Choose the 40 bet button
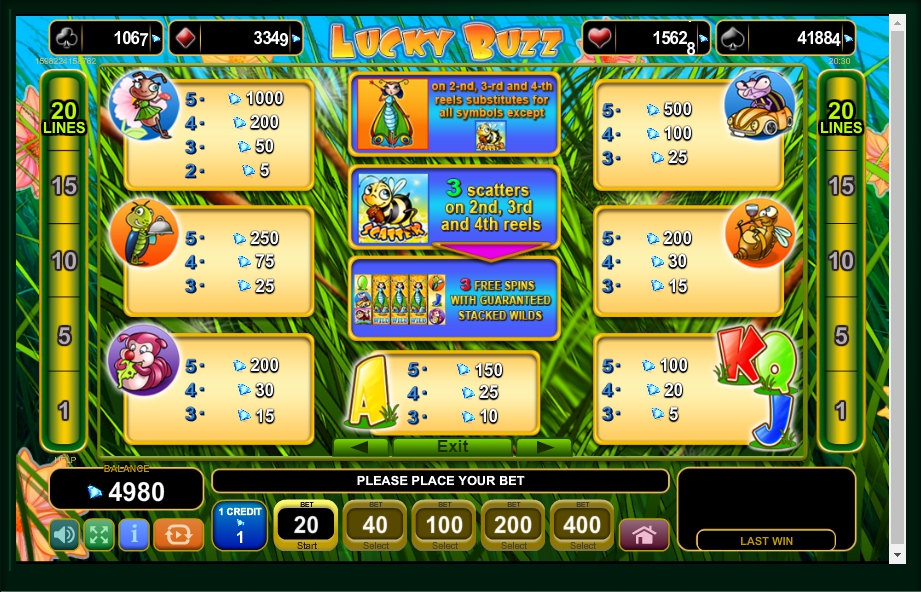Viewport: 921px width, 592px height. click(x=375, y=525)
